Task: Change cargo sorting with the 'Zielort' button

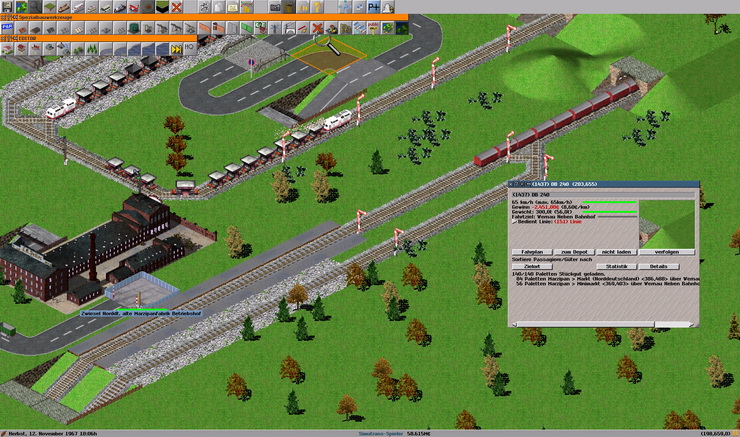Action: point(532,266)
